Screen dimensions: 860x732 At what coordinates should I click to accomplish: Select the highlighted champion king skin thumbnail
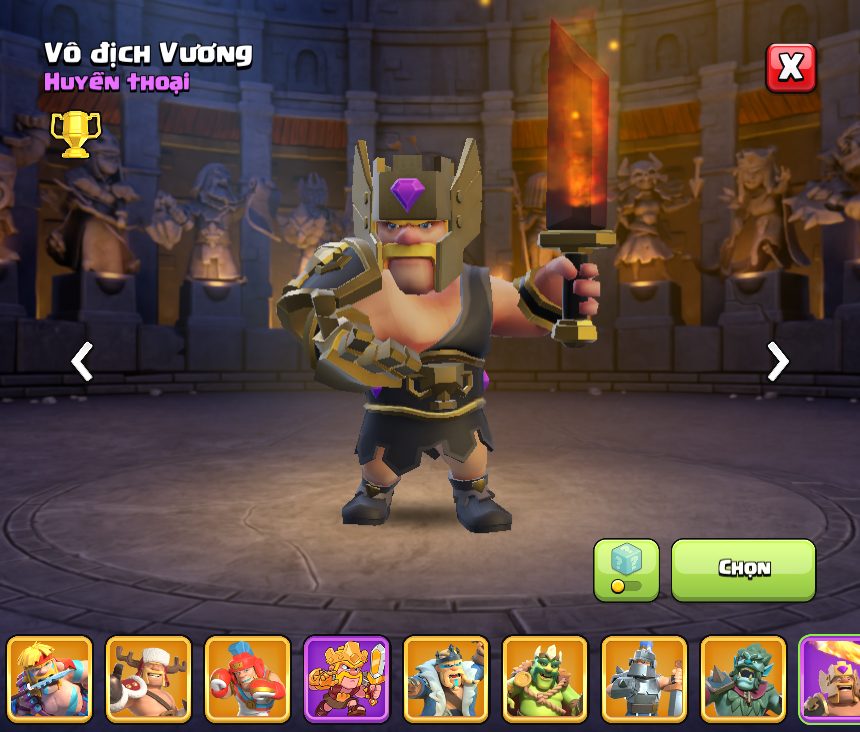(x=832, y=679)
